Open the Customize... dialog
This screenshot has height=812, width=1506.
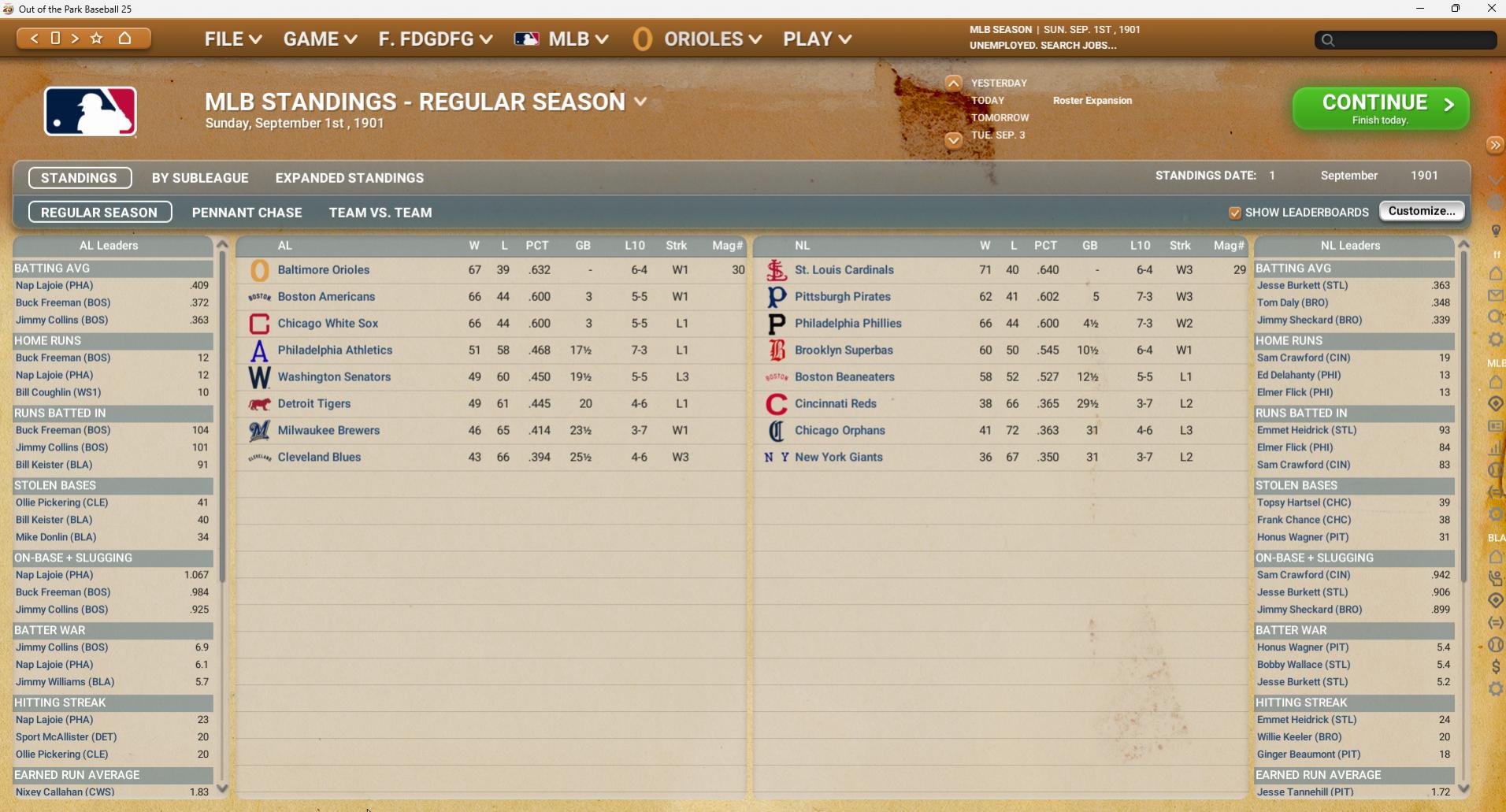[x=1421, y=210]
